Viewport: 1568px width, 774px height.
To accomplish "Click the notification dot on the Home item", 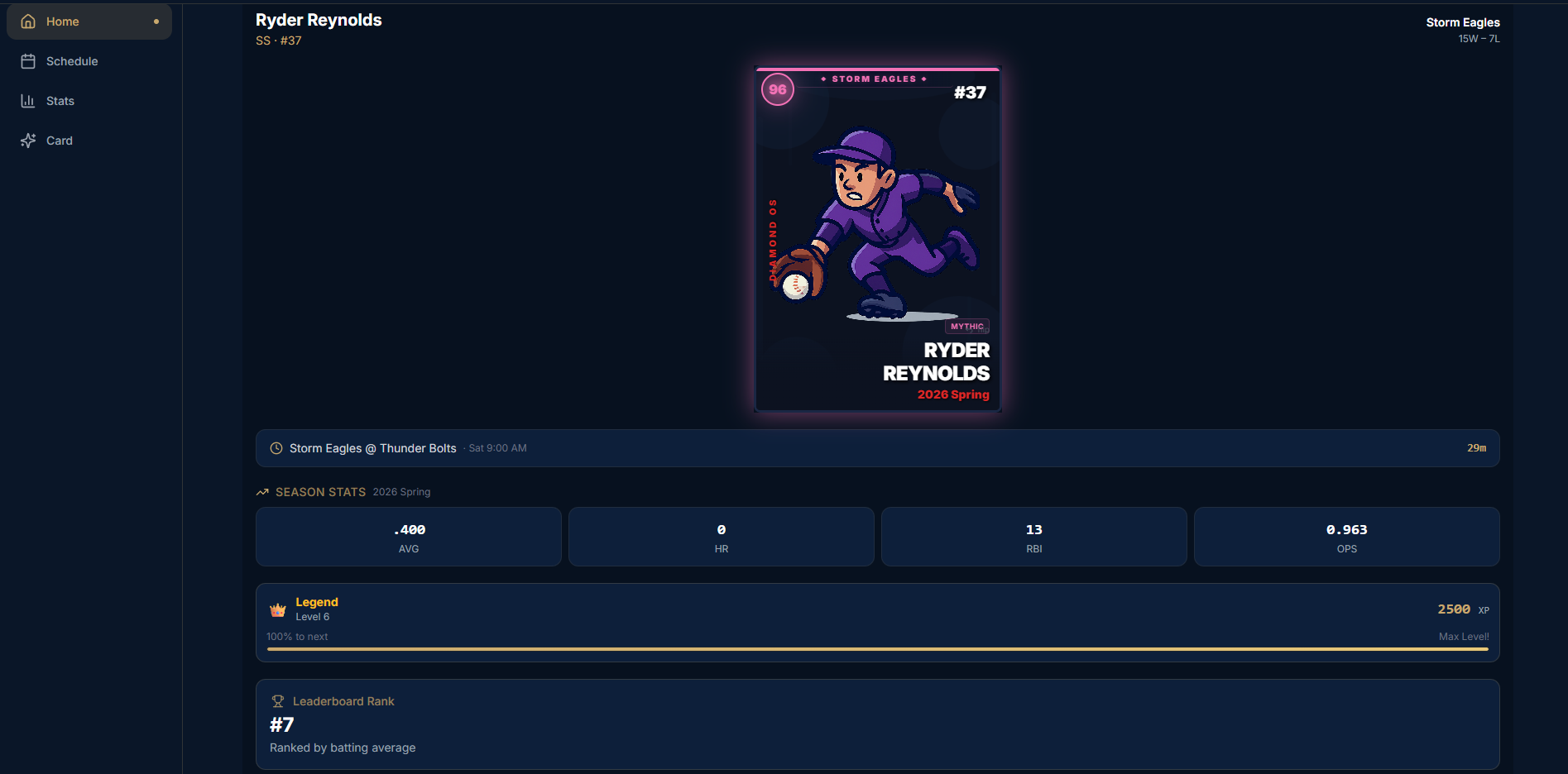I will point(156,21).
